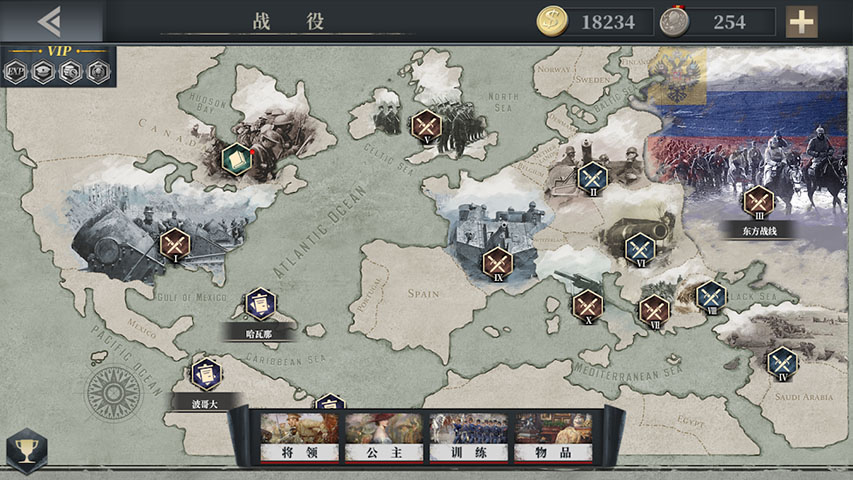Open the 哈瓦那 (Havana) conference marker
The height and width of the screenshot is (480, 853).
(259, 303)
